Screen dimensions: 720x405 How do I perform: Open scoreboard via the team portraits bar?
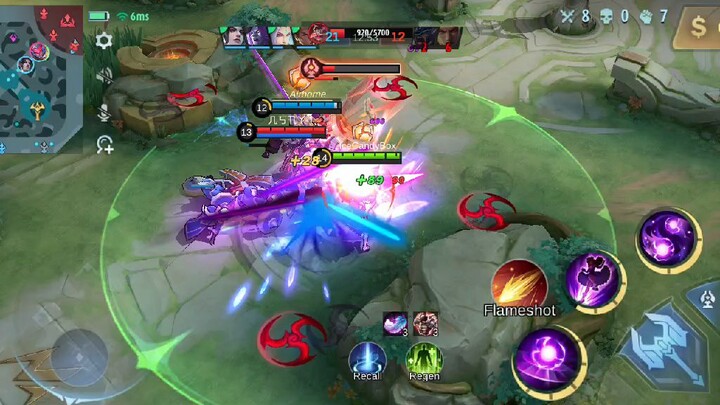coord(341,38)
